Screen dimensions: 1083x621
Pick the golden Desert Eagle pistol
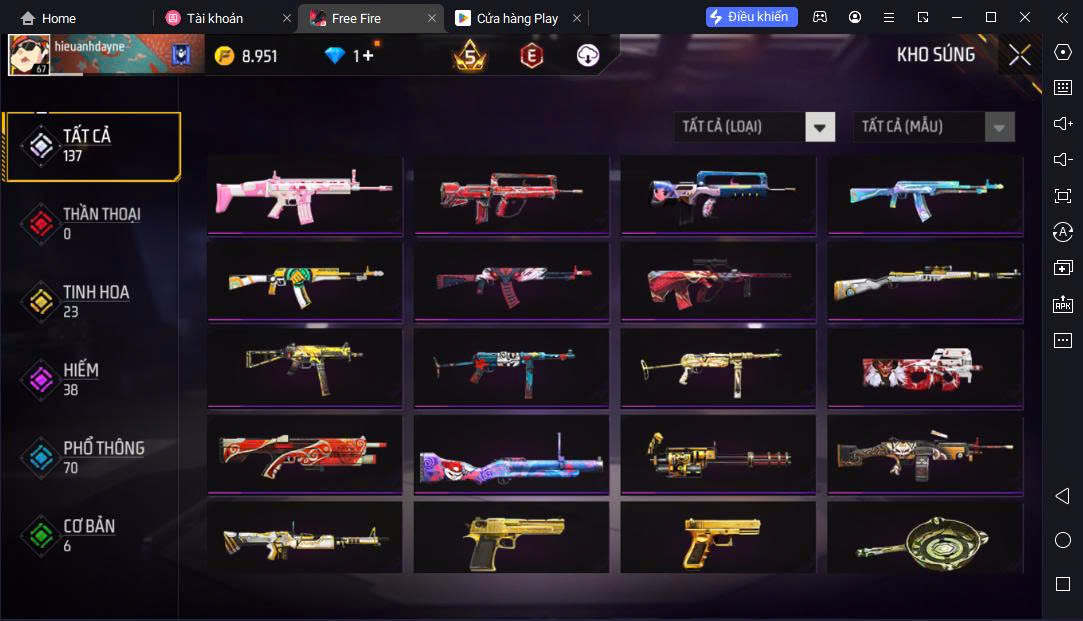click(511, 538)
